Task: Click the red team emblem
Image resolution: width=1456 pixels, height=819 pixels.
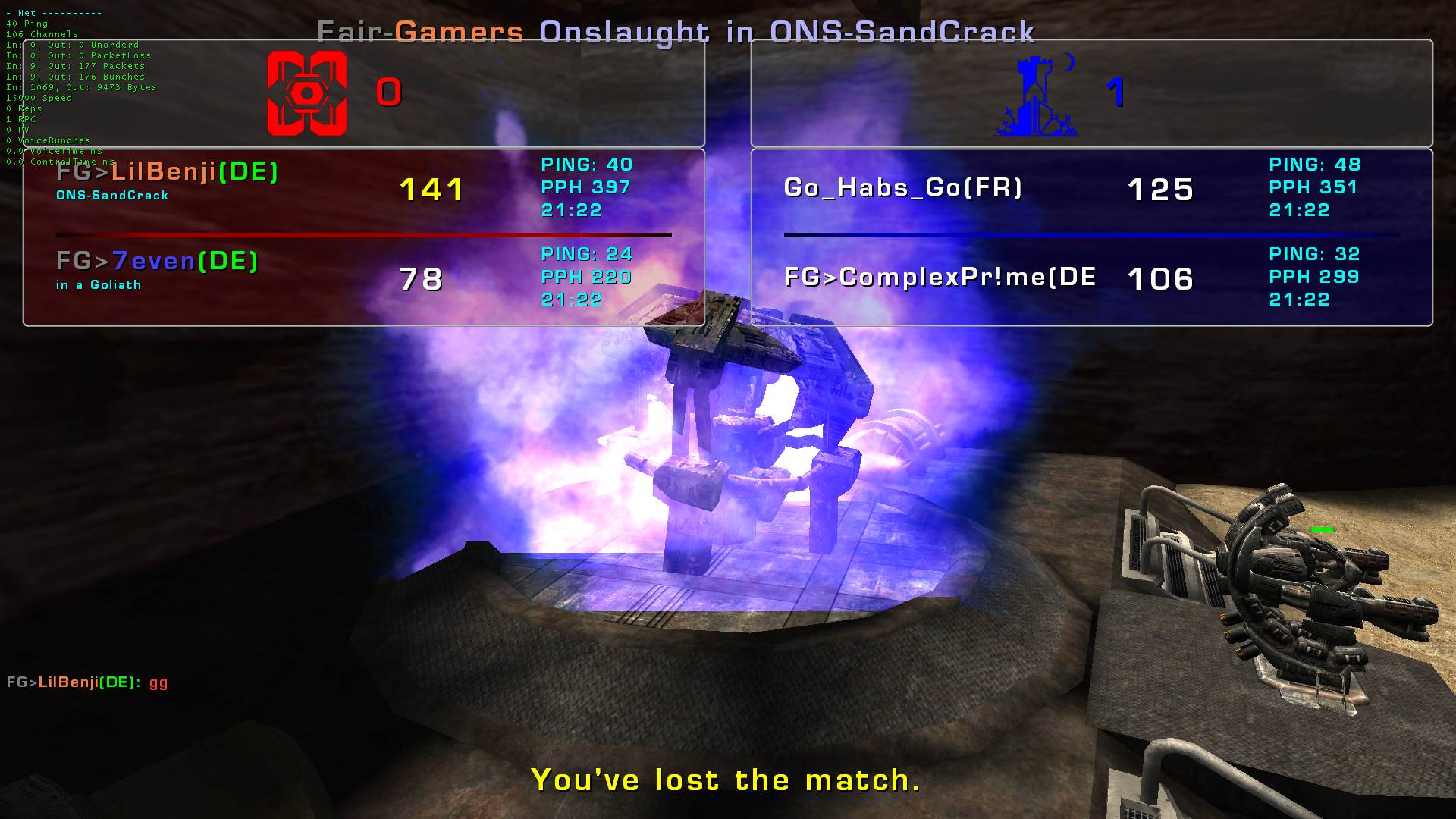Action: [307, 93]
